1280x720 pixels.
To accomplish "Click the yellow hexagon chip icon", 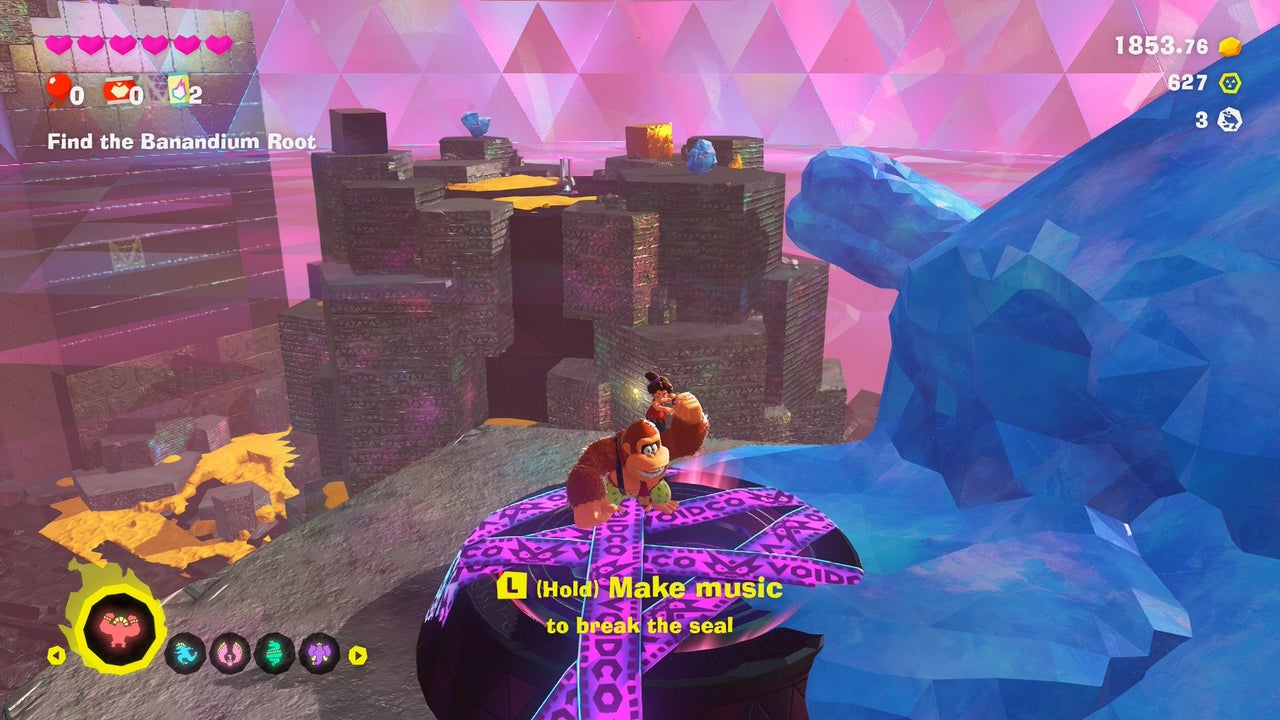I will (x=1229, y=83).
